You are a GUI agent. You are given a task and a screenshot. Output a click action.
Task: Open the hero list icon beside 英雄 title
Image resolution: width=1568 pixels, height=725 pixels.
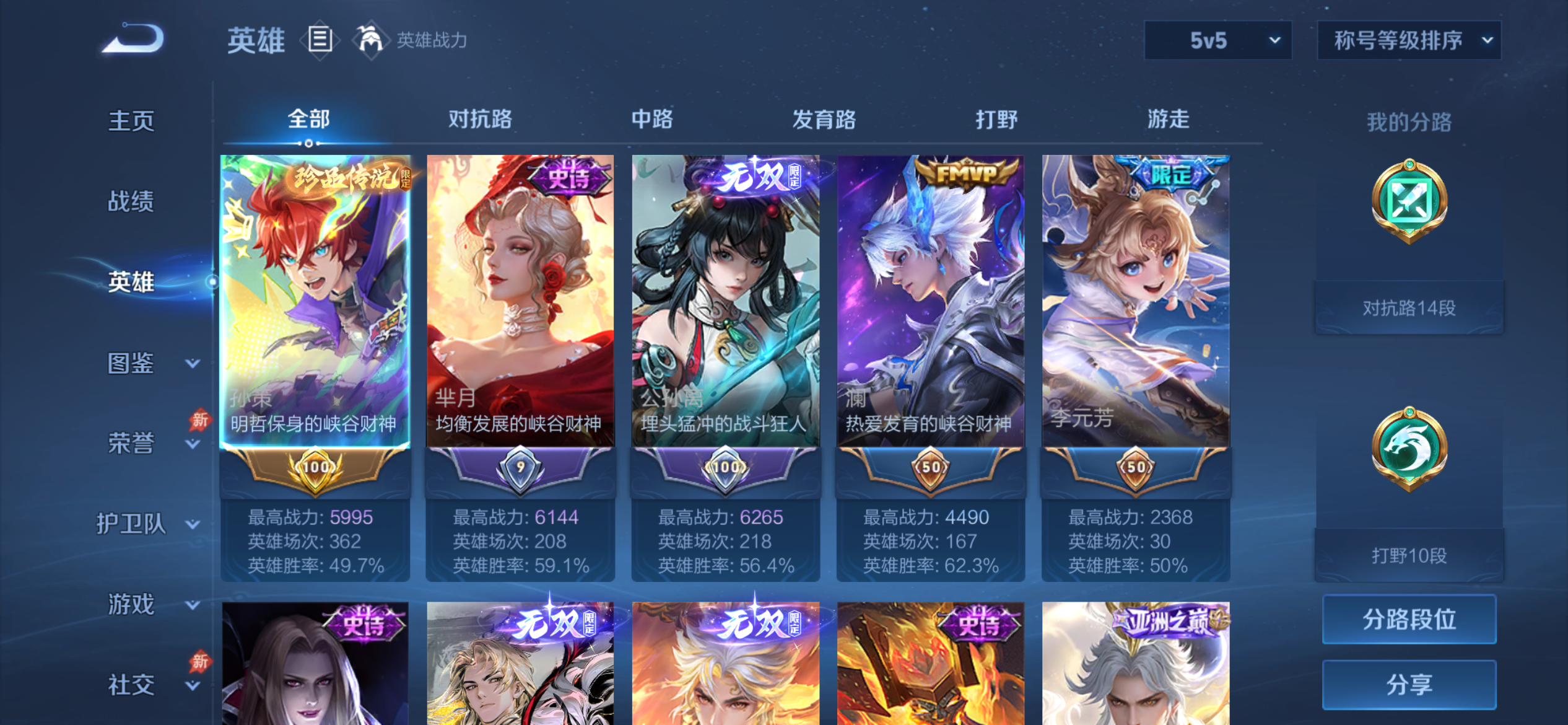(320, 39)
